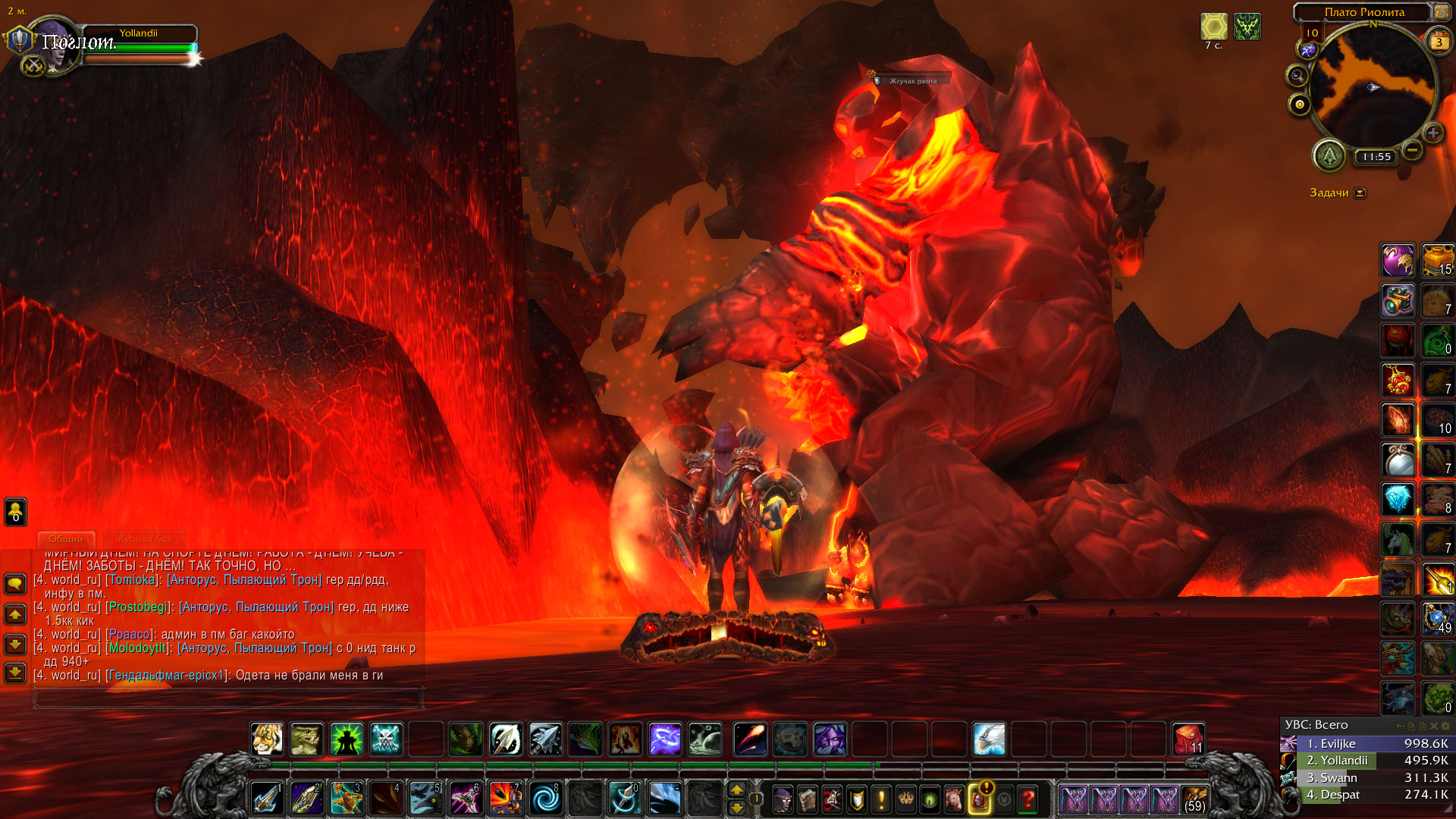Open the red question mark help button
The height and width of the screenshot is (819, 1456).
(1028, 799)
